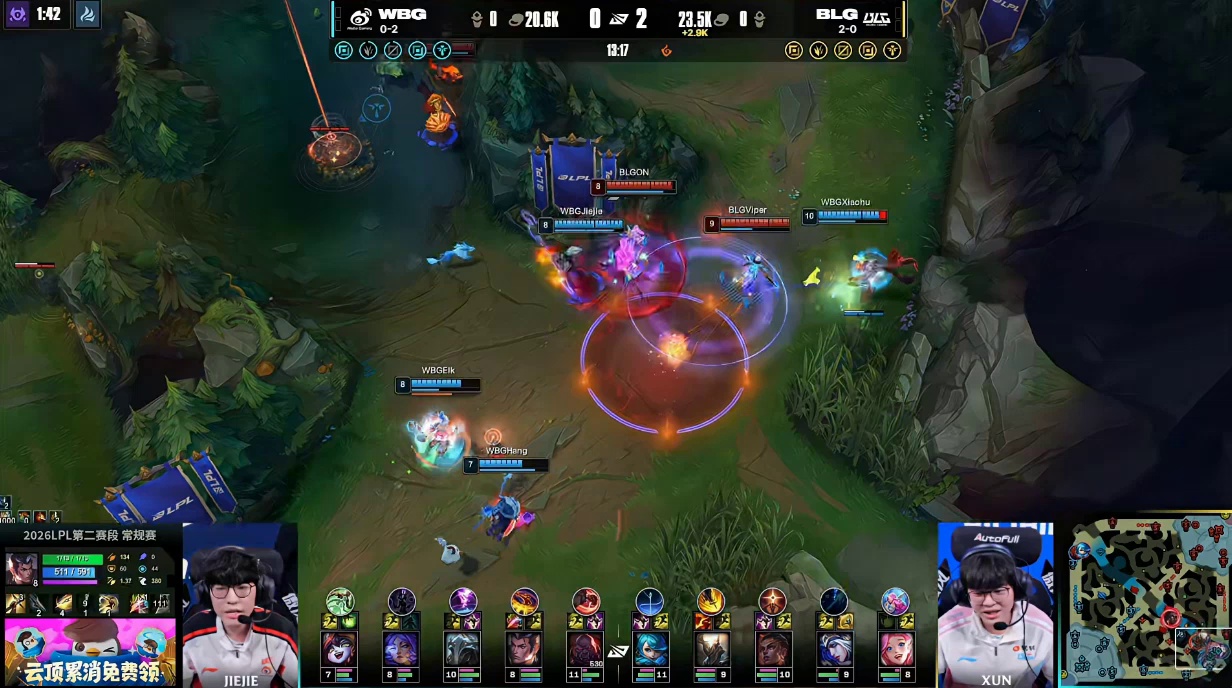The height and width of the screenshot is (688, 1232).
Task: Click the minimap in the corner
Action: pos(1146,602)
